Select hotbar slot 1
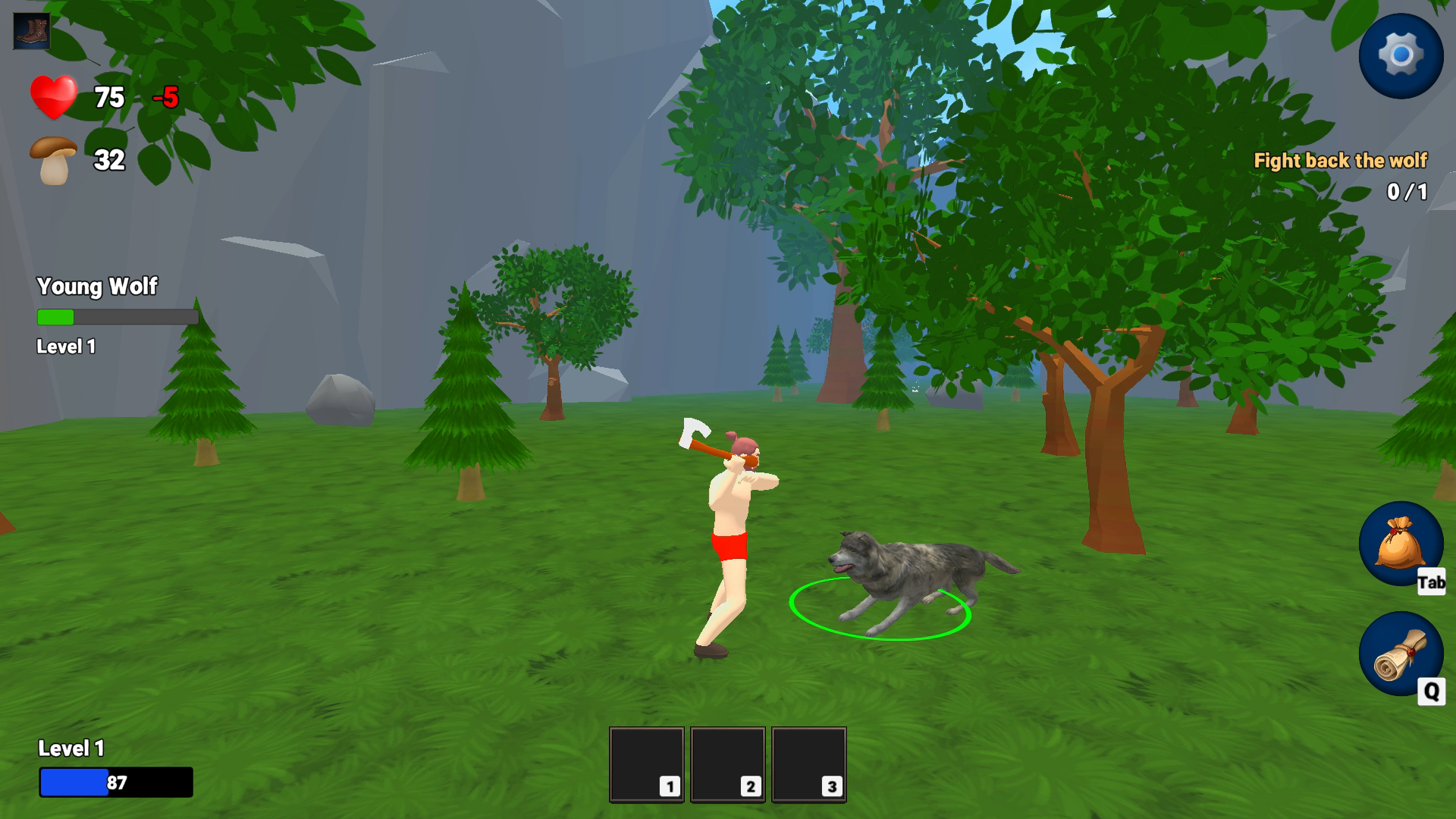The image size is (1456, 819). [x=647, y=764]
